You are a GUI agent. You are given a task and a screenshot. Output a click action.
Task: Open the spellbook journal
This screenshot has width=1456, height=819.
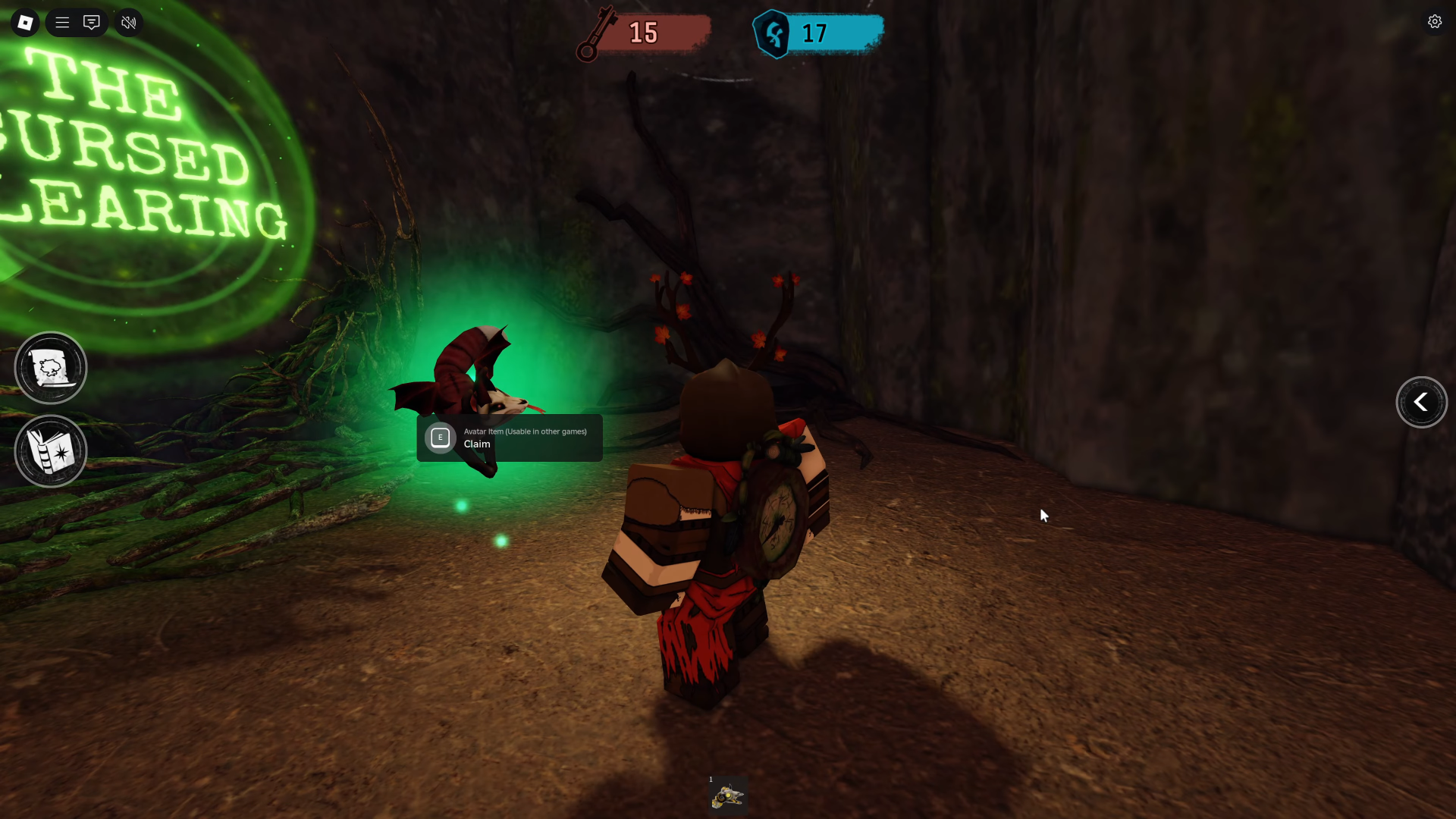[50, 451]
